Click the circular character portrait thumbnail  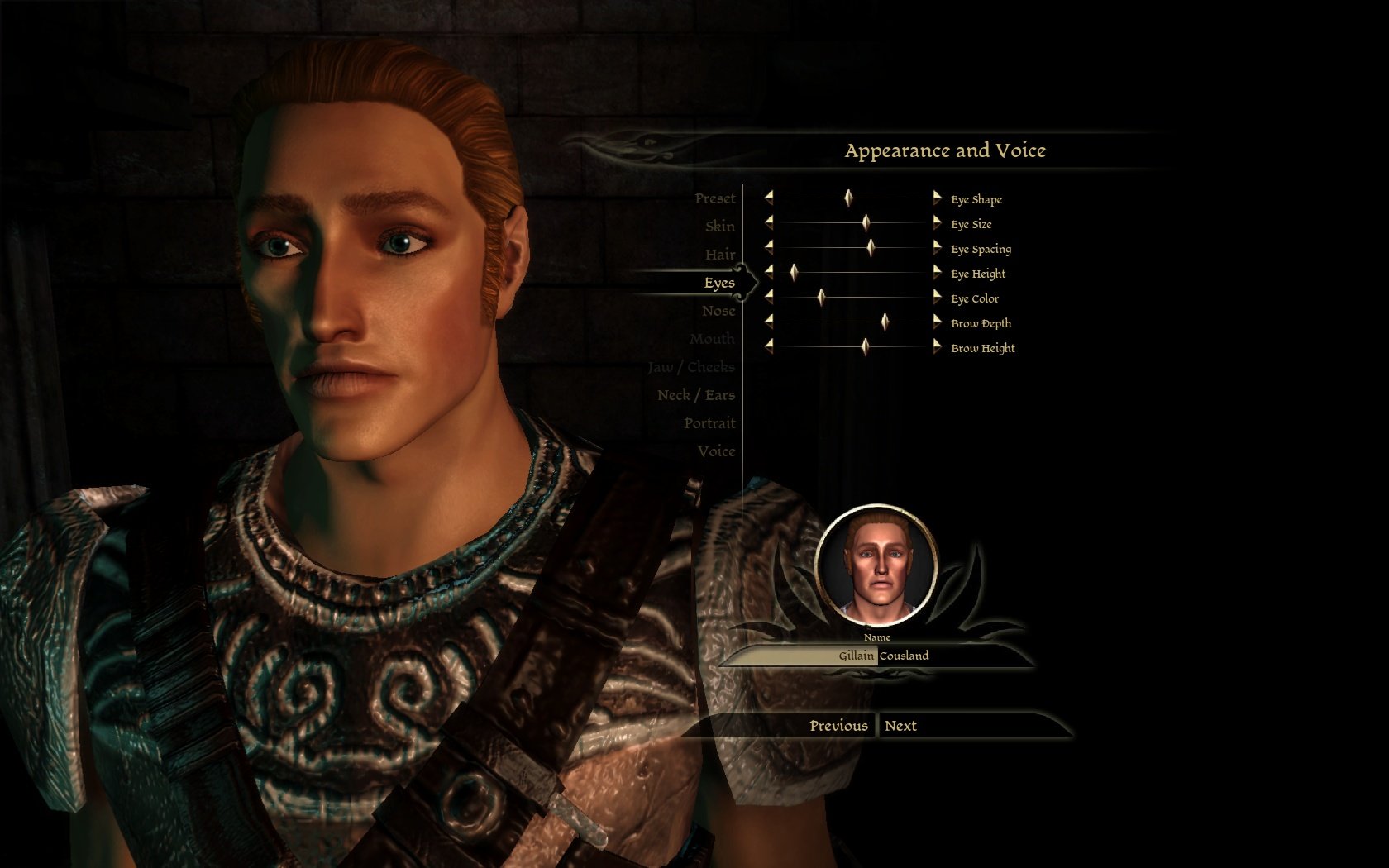(877, 568)
